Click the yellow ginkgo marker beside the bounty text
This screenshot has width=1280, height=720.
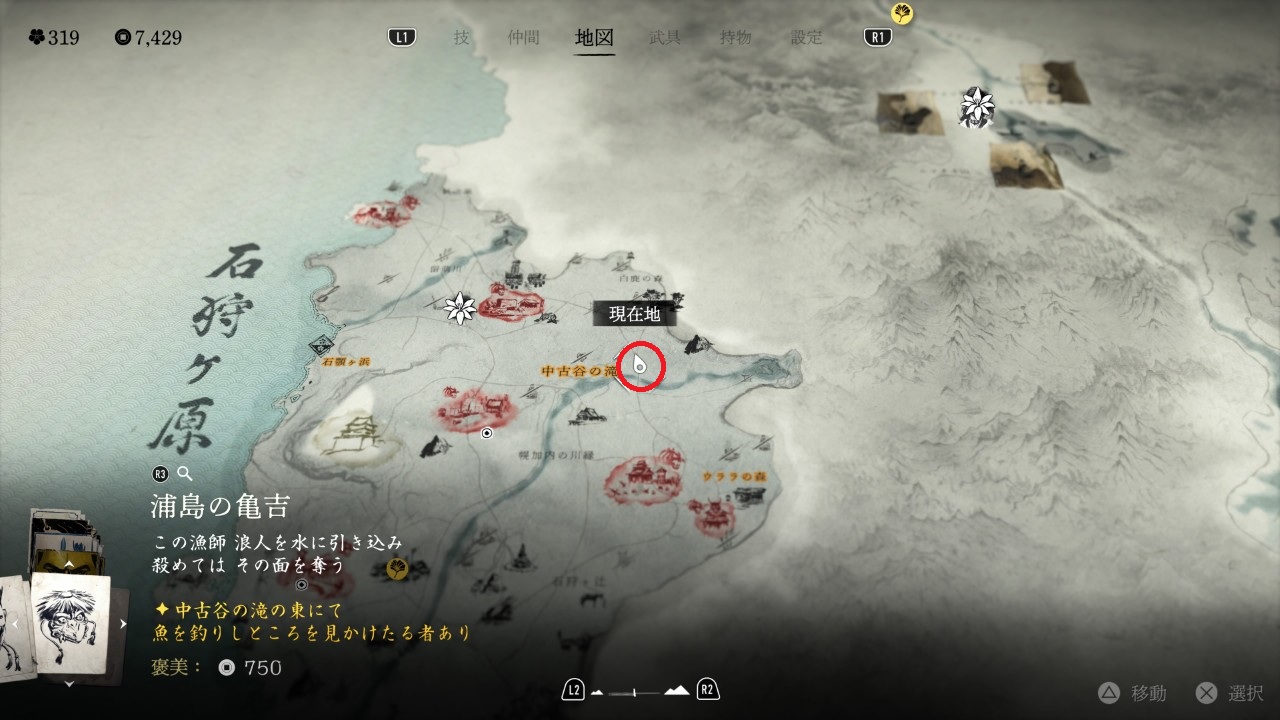(397, 569)
